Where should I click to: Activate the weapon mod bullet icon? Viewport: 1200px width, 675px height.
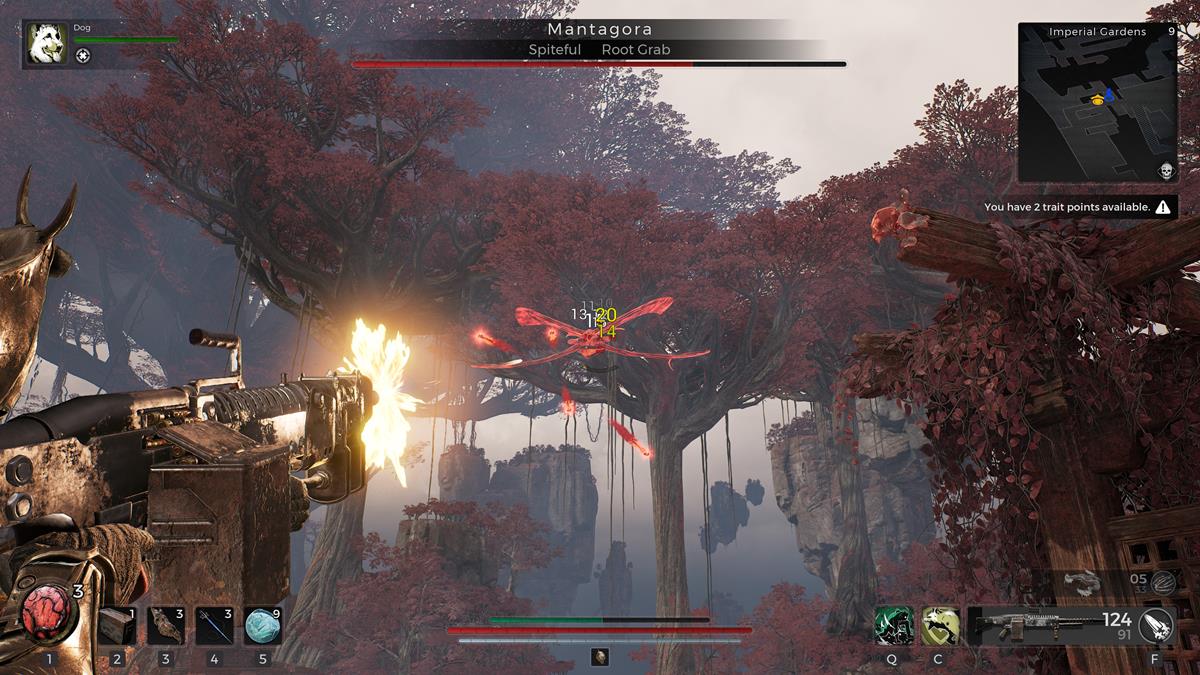point(1158,626)
